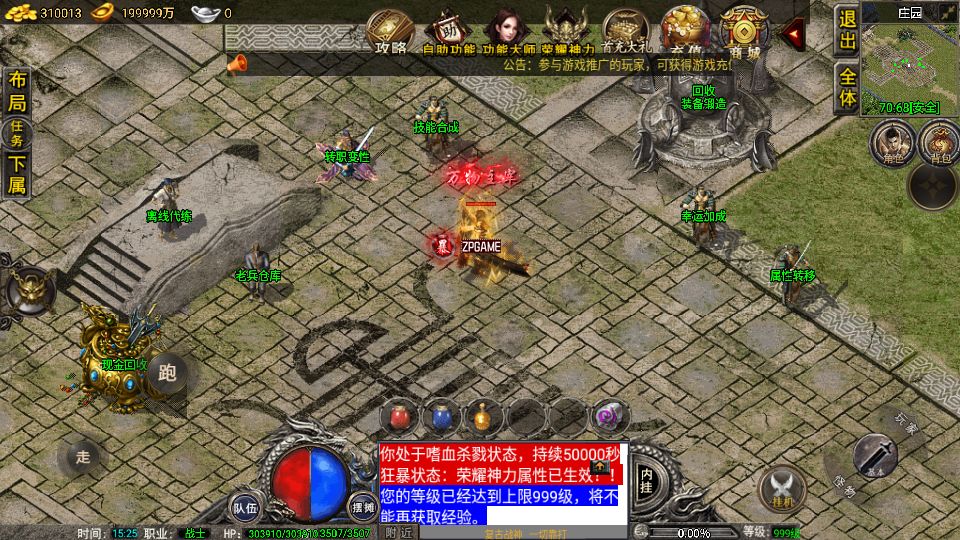This screenshot has width=960, height=540.
Task: Open the 庄园 minimap
Action: point(910,58)
